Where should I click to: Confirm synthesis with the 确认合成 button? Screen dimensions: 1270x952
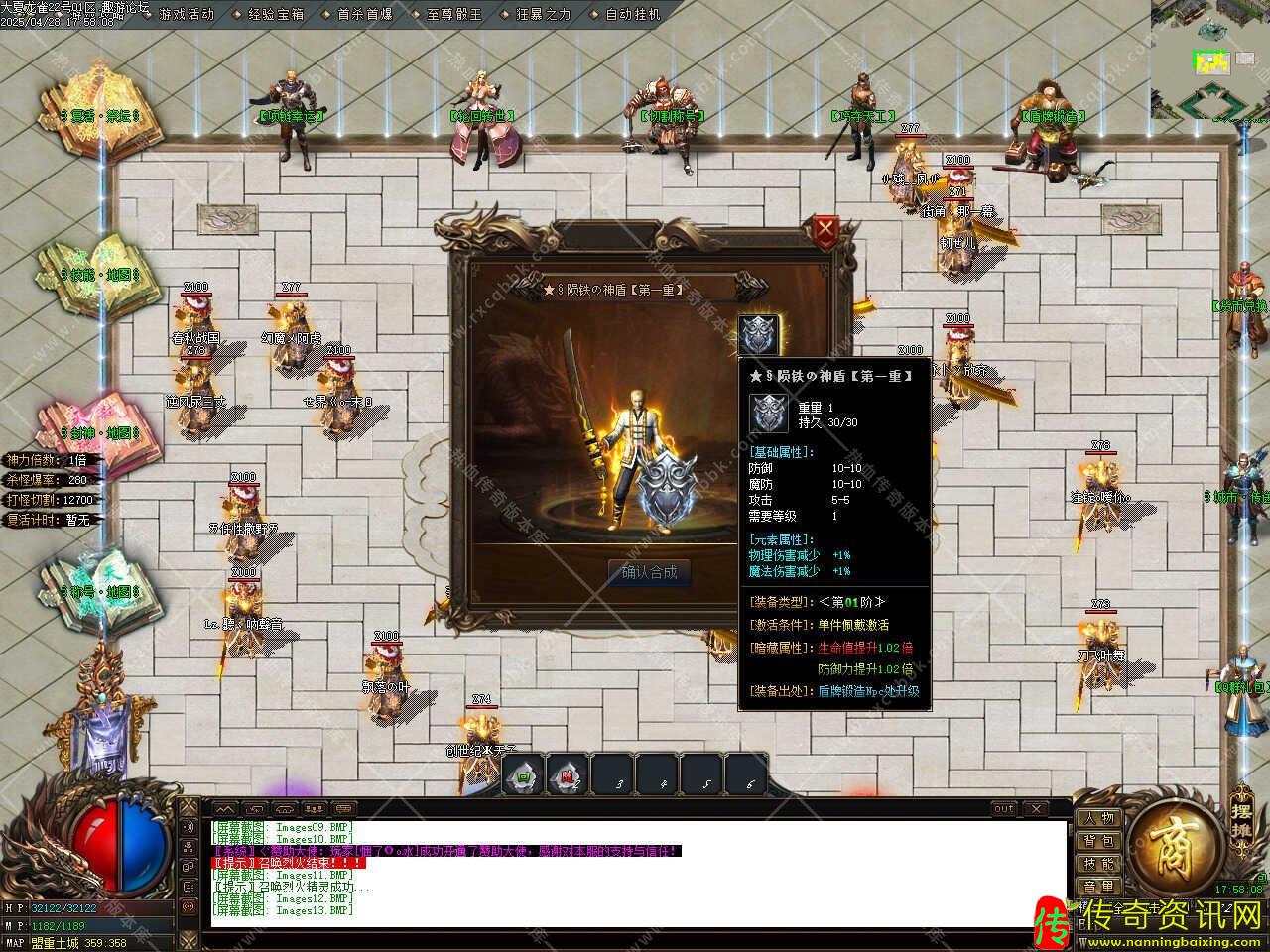coord(649,572)
